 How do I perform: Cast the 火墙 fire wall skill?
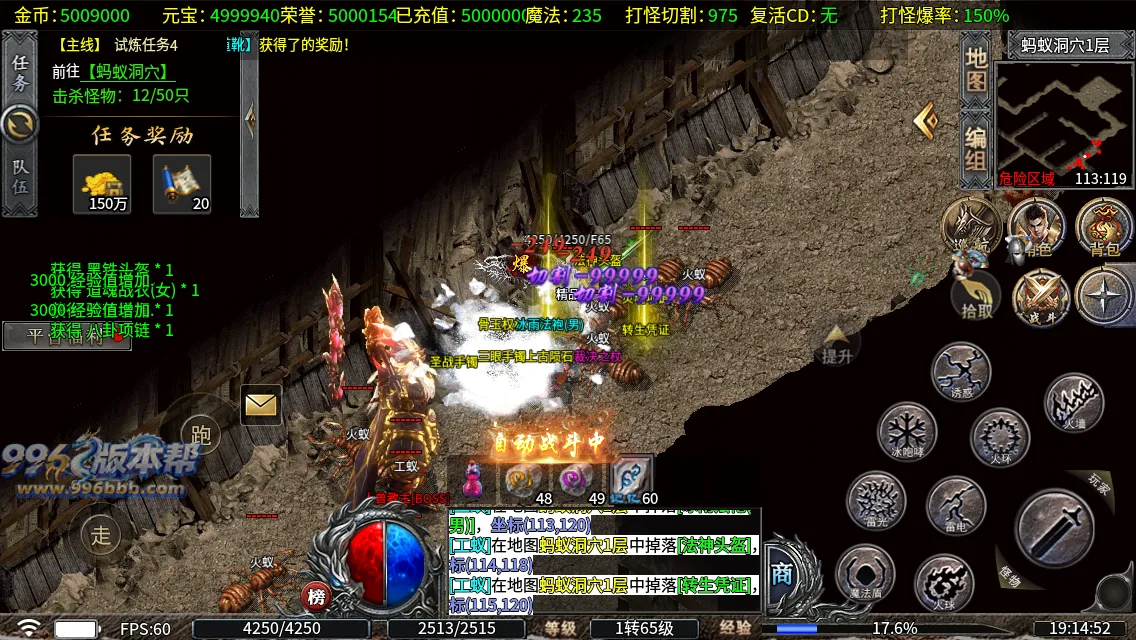(1074, 403)
